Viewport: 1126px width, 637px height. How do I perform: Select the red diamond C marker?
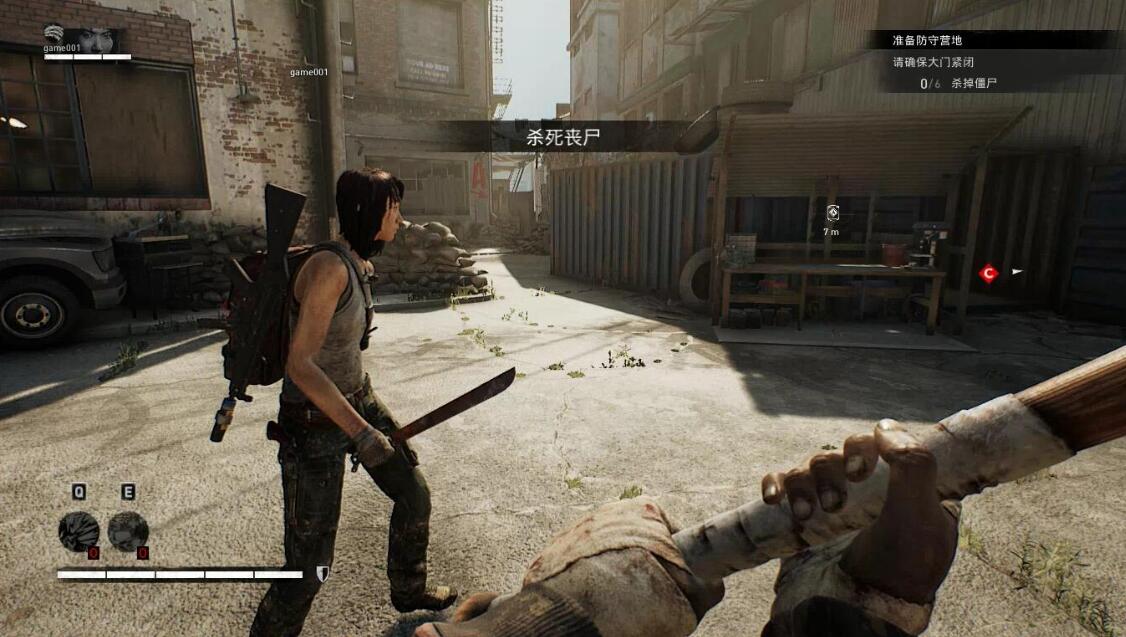[x=988, y=272]
